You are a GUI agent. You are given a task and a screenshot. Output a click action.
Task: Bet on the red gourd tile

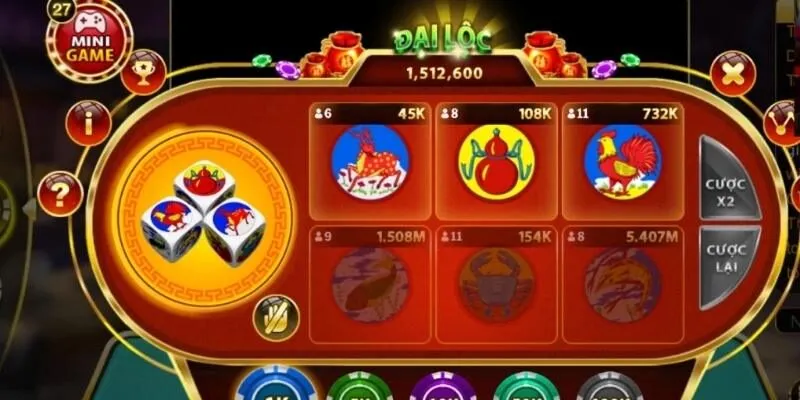pyautogui.click(x=496, y=162)
